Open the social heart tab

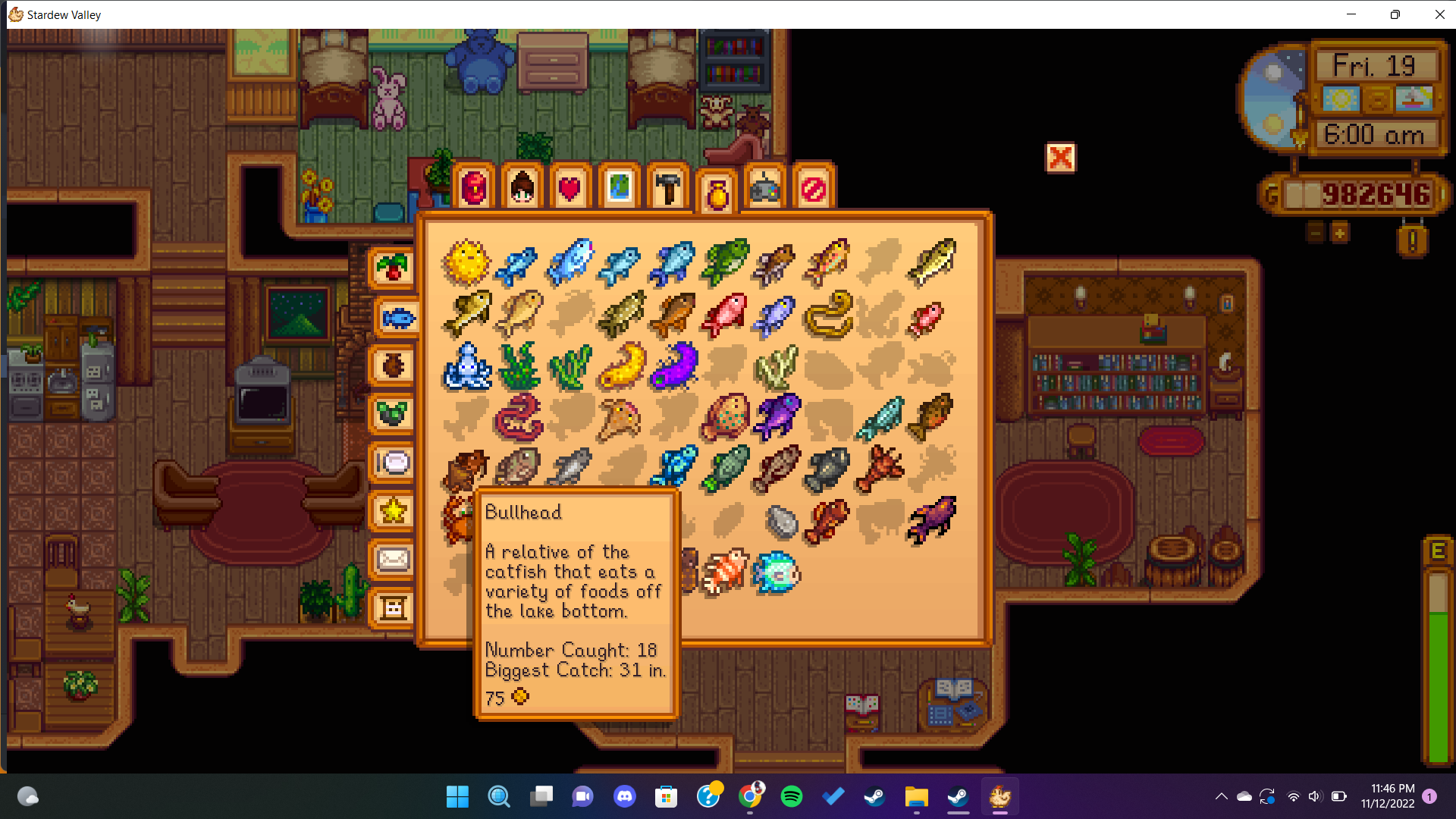click(x=570, y=188)
